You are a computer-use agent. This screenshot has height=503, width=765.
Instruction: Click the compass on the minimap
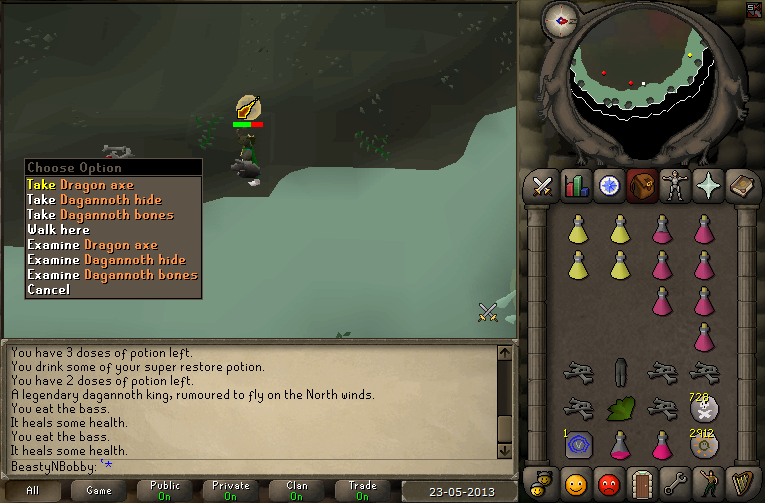pos(561,20)
